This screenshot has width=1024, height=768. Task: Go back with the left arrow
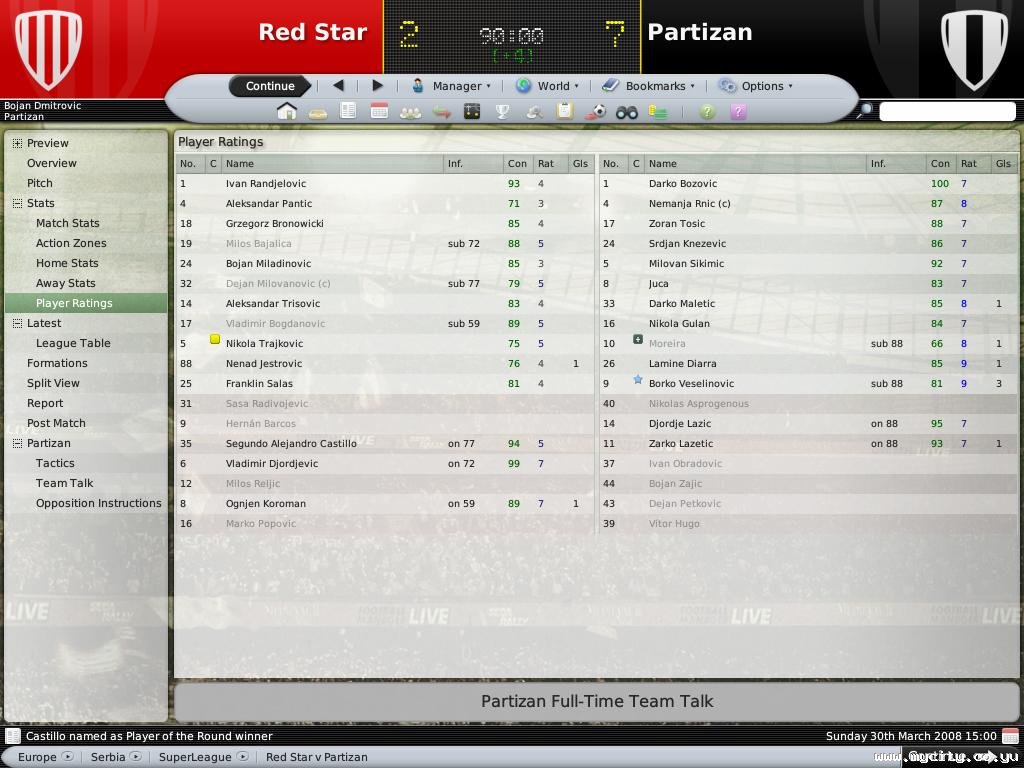(x=338, y=86)
